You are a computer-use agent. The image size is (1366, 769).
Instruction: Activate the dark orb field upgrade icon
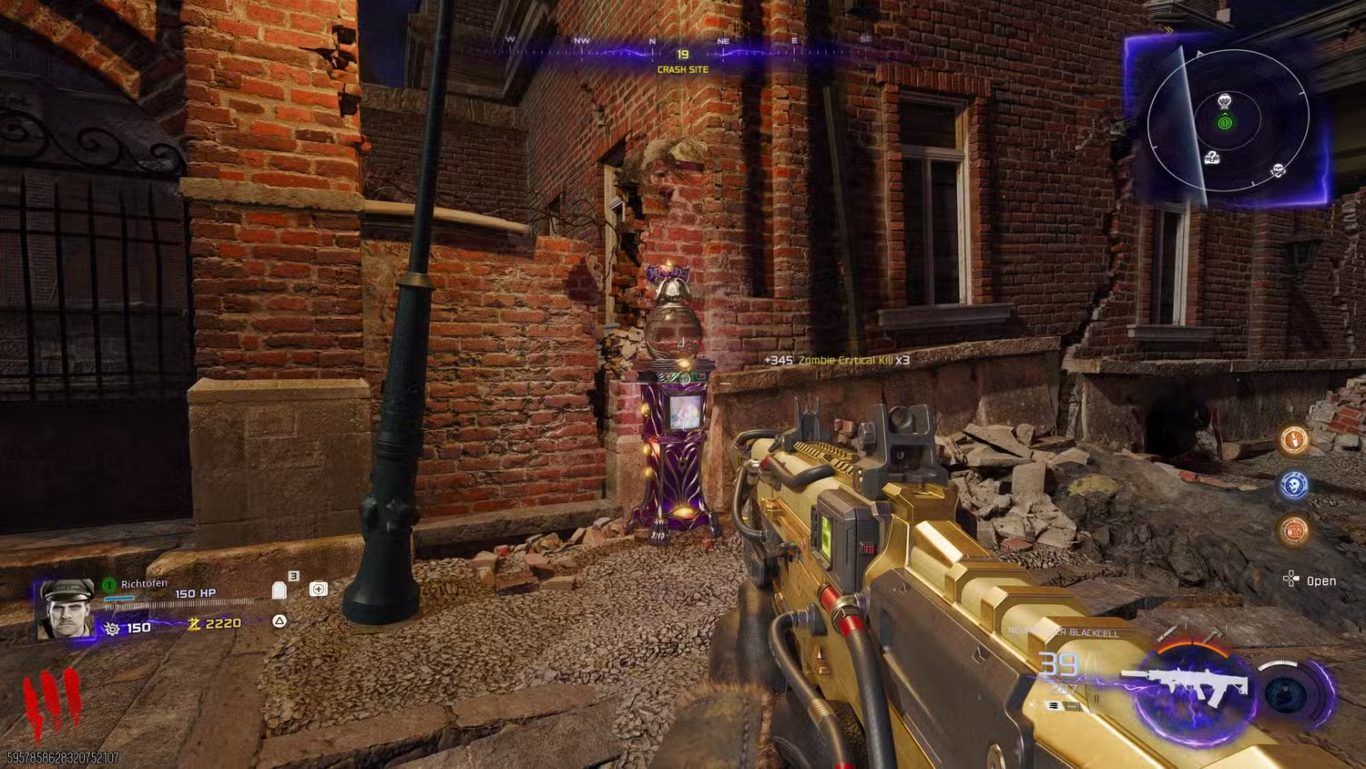click(x=1286, y=694)
